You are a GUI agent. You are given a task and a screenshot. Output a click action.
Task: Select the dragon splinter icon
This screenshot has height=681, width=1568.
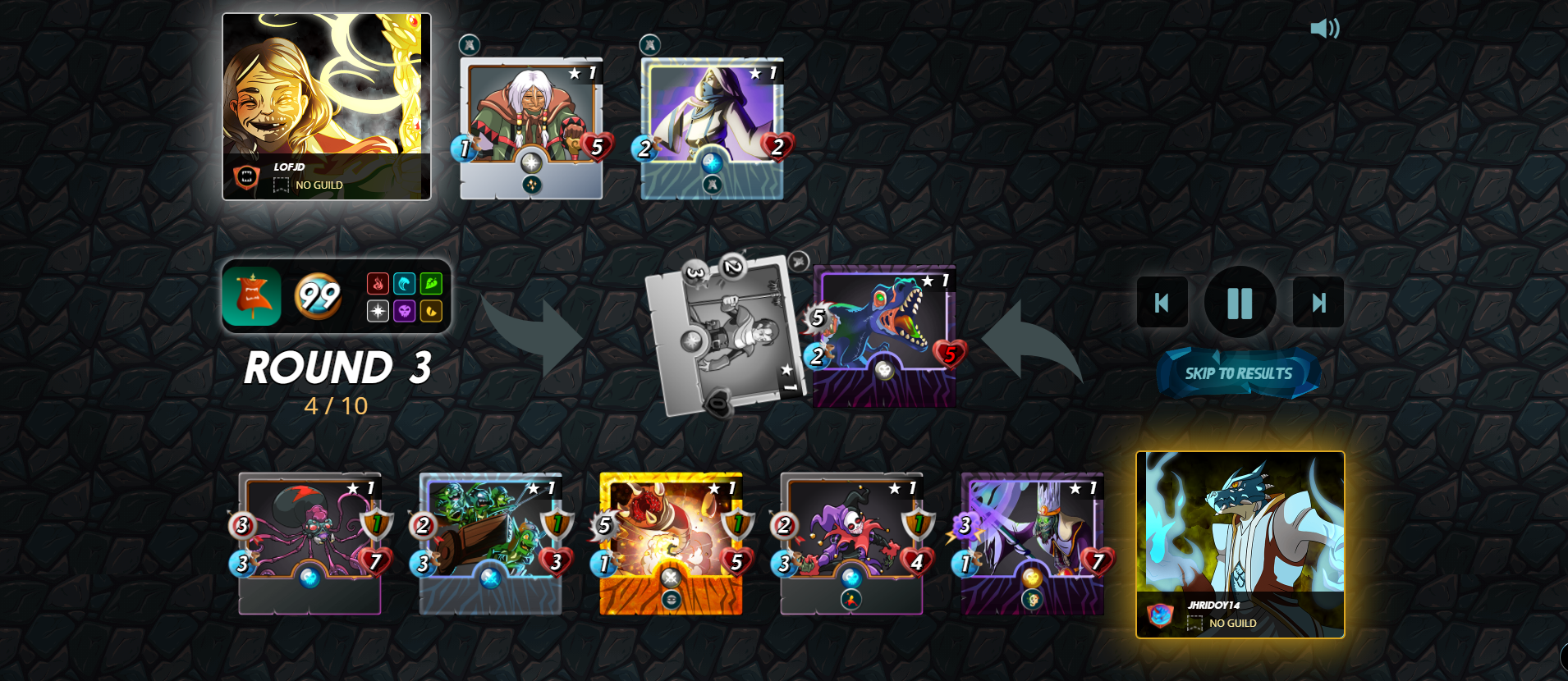(430, 311)
